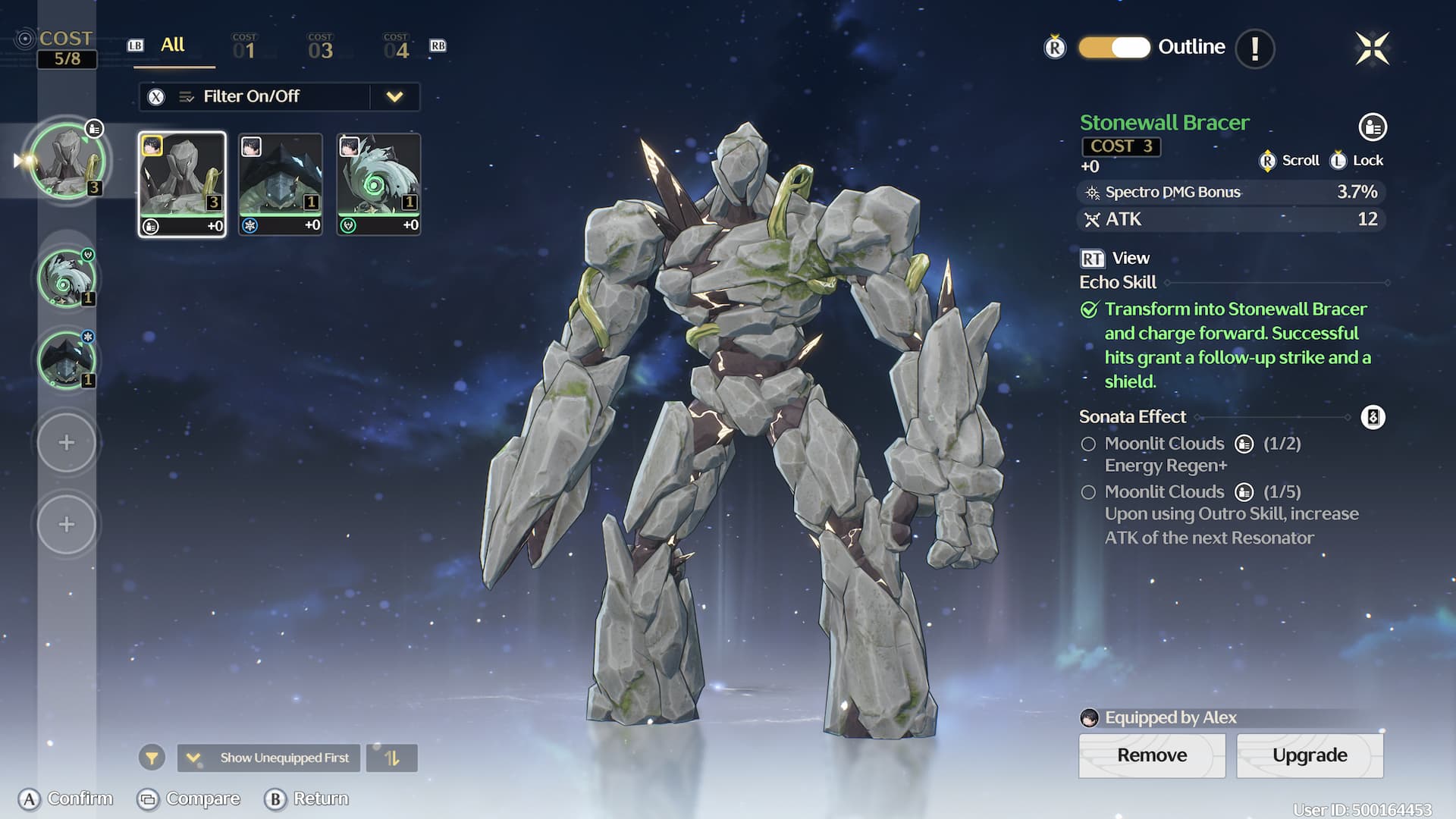
Task: Open the exclamation info button
Action: (1254, 49)
